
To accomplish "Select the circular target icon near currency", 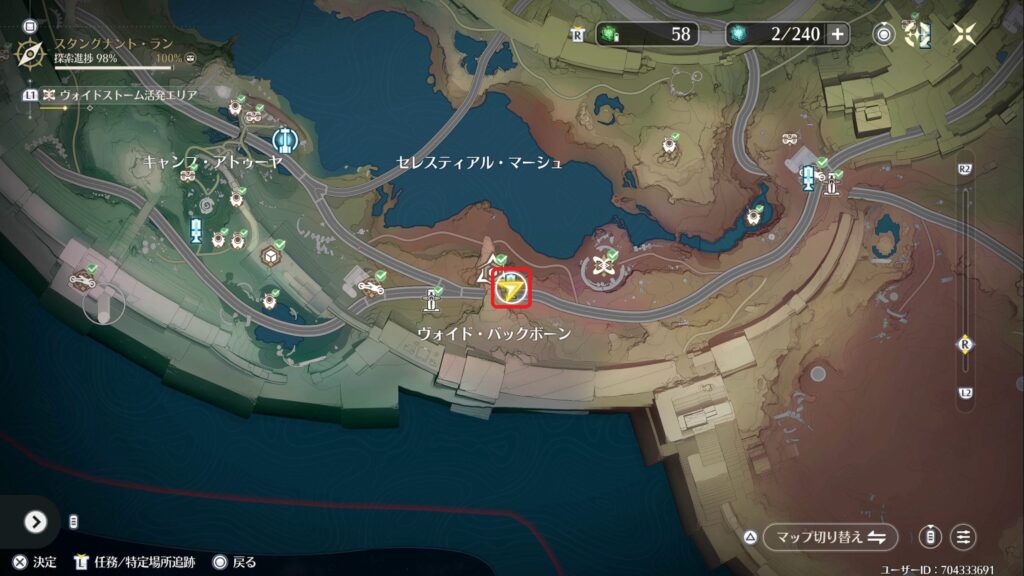I will (x=884, y=34).
